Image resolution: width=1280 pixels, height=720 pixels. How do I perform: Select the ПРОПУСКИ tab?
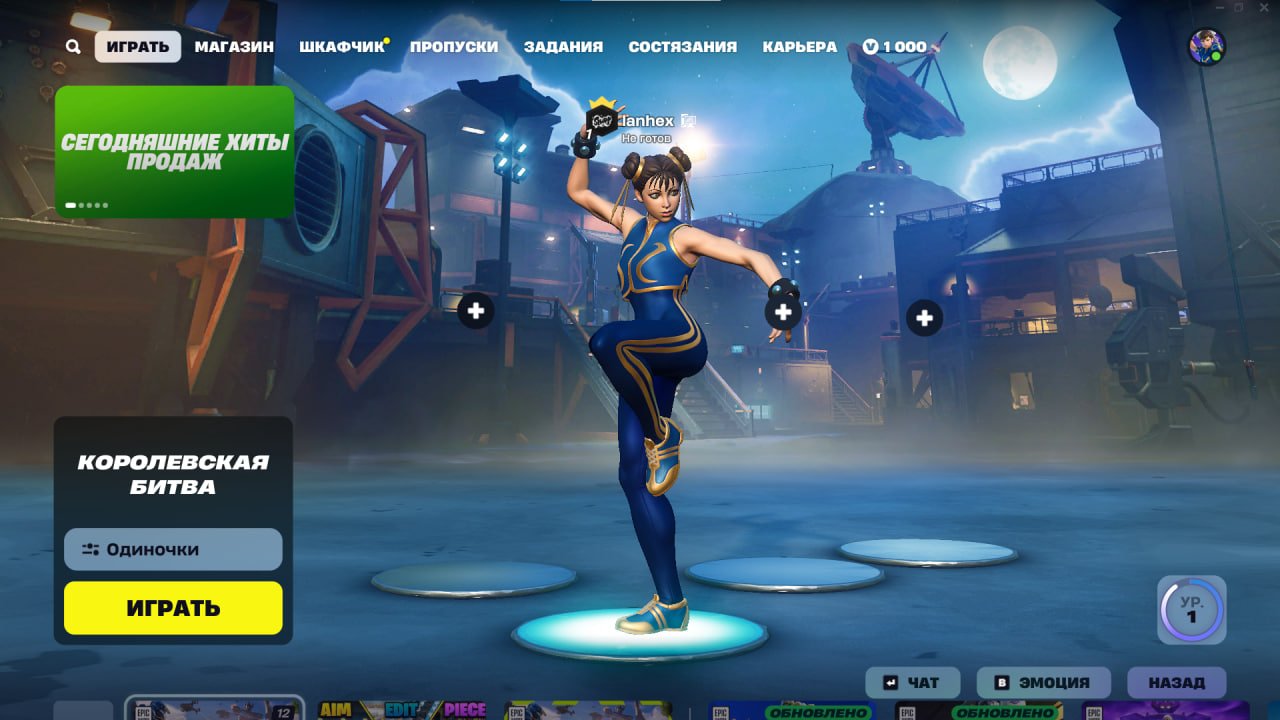[454, 46]
